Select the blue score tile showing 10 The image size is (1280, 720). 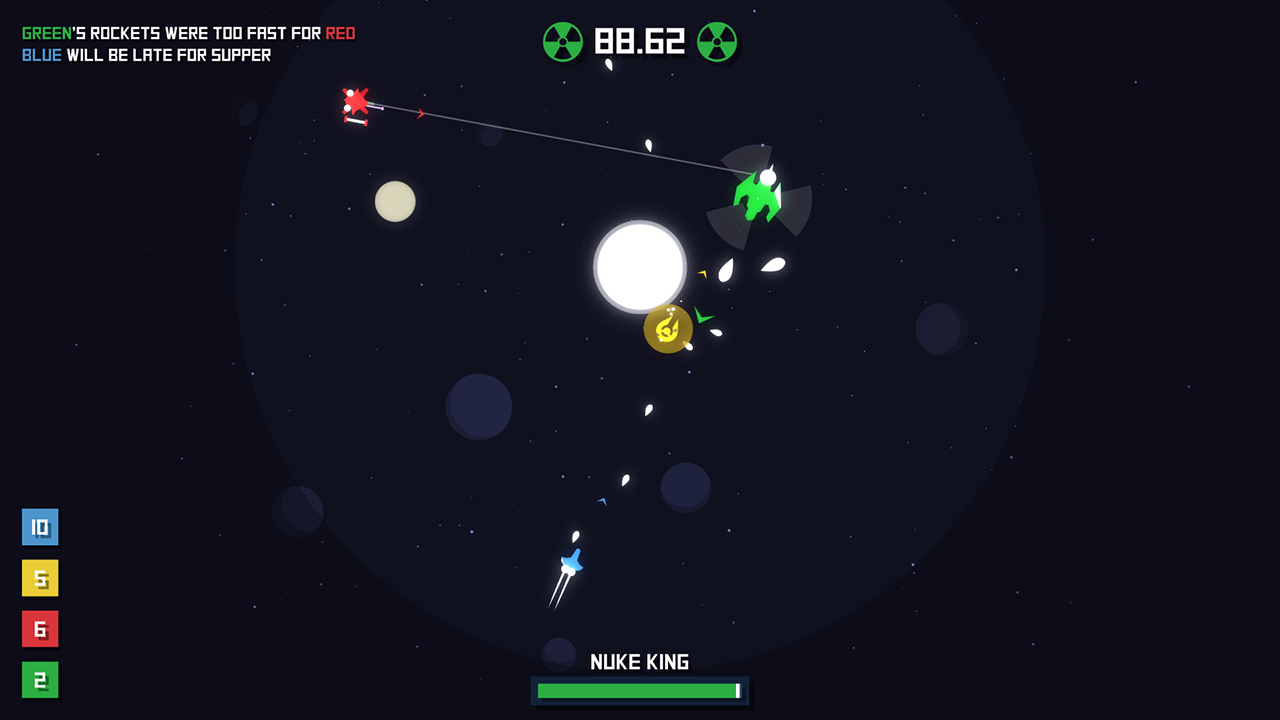(40, 527)
